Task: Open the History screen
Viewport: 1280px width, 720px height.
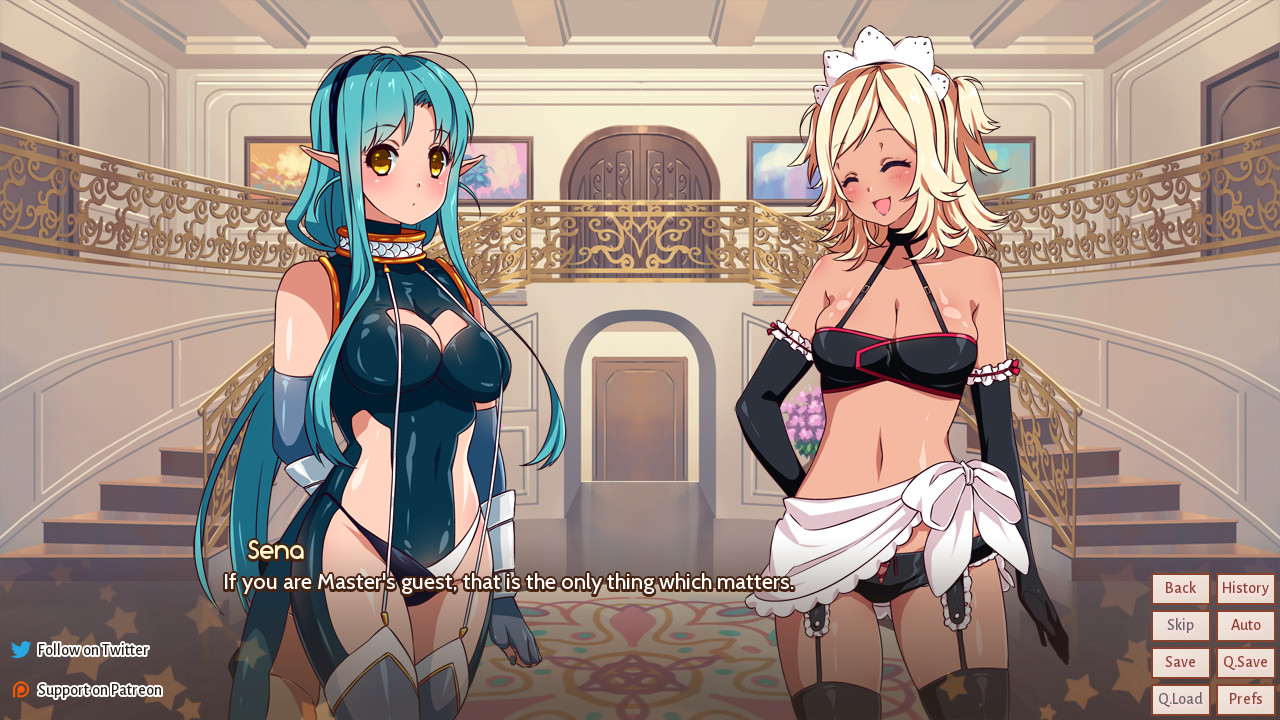Action: click(1245, 588)
